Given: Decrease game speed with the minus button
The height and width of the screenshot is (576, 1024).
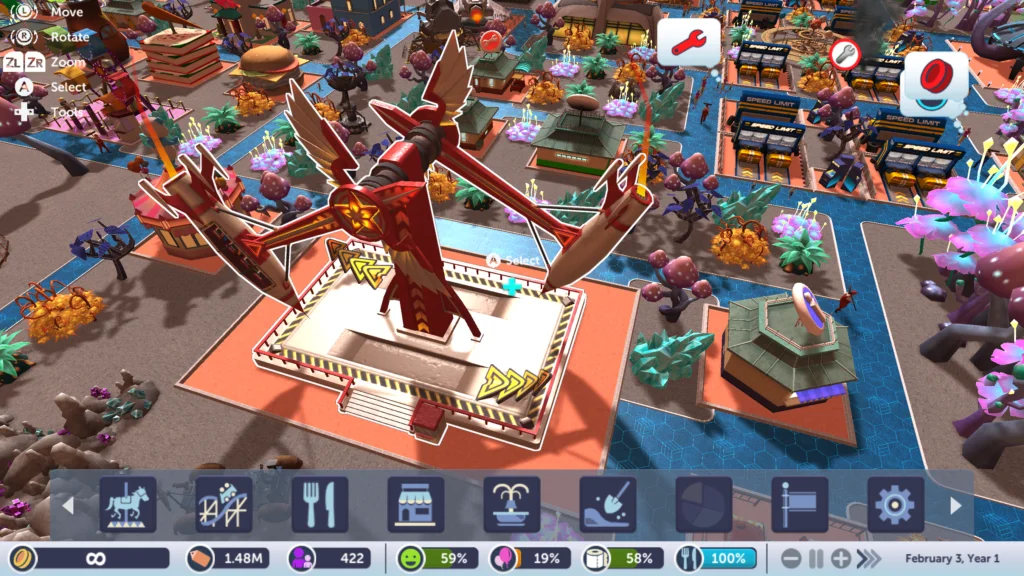Looking at the screenshot, I should pos(791,559).
